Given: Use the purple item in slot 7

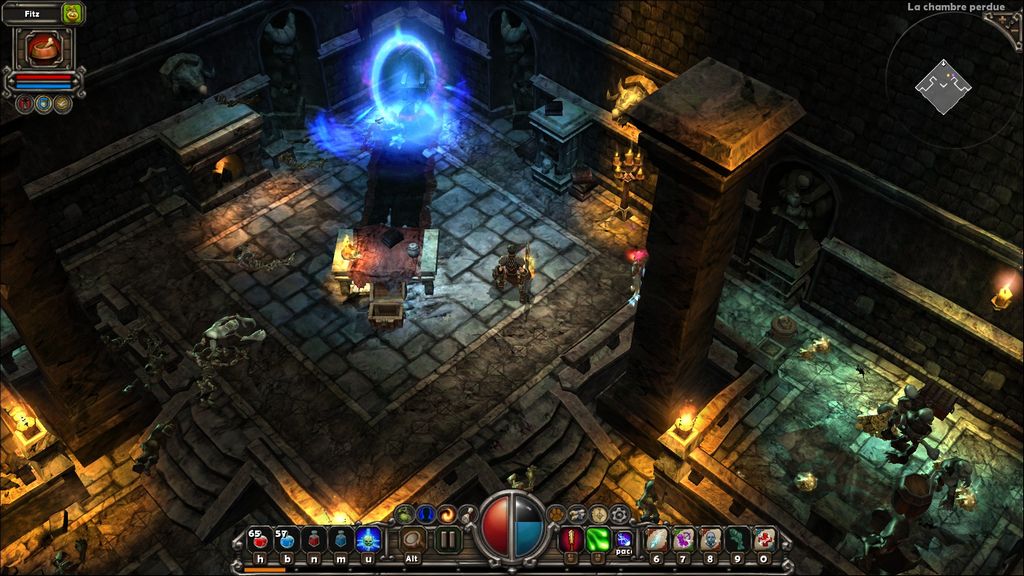Looking at the screenshot, I should [683, 541].
